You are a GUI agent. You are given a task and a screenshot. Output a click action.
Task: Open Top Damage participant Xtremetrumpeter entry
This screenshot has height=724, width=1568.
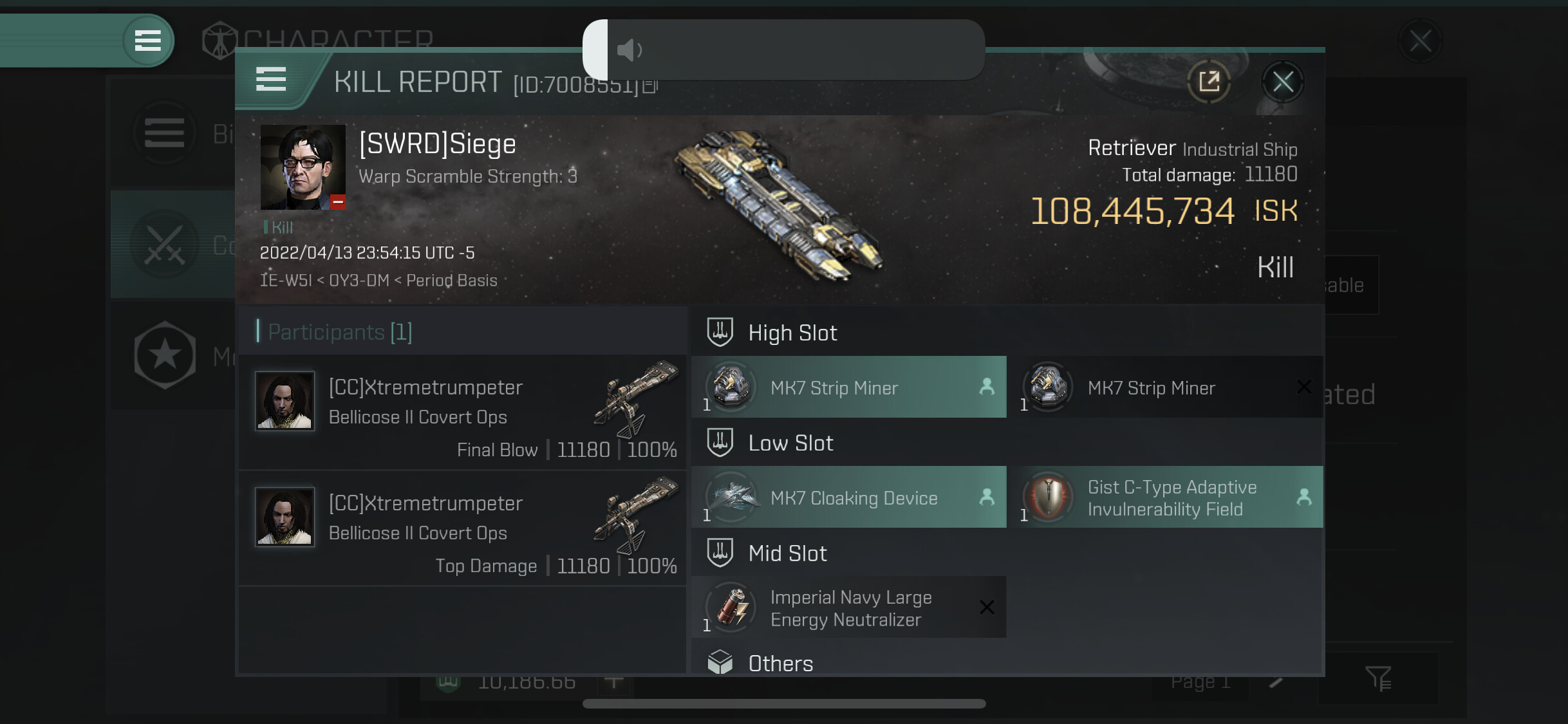(462, 528)
